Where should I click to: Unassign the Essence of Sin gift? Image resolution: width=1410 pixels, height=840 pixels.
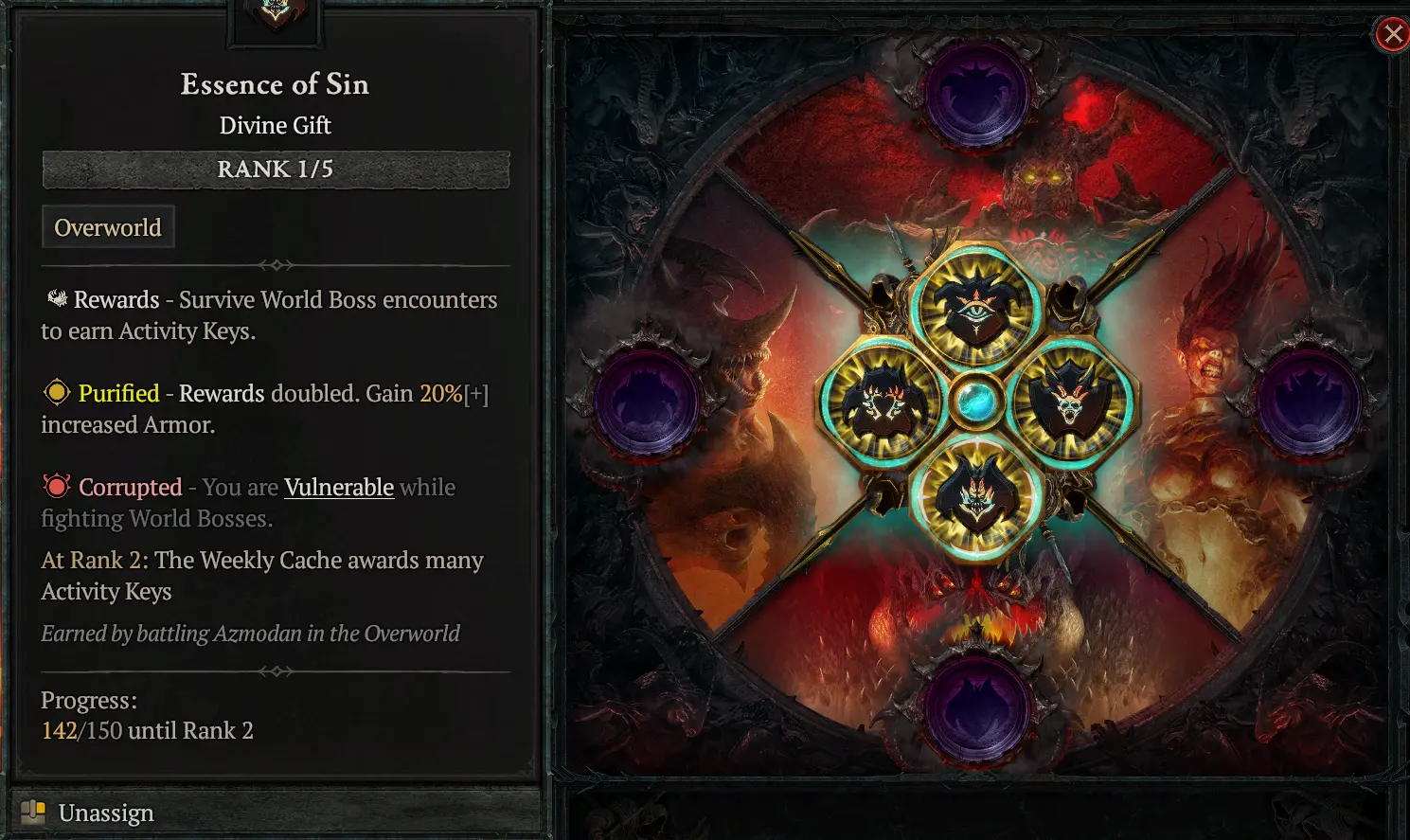pyautogui.click(x=105, y=813)
